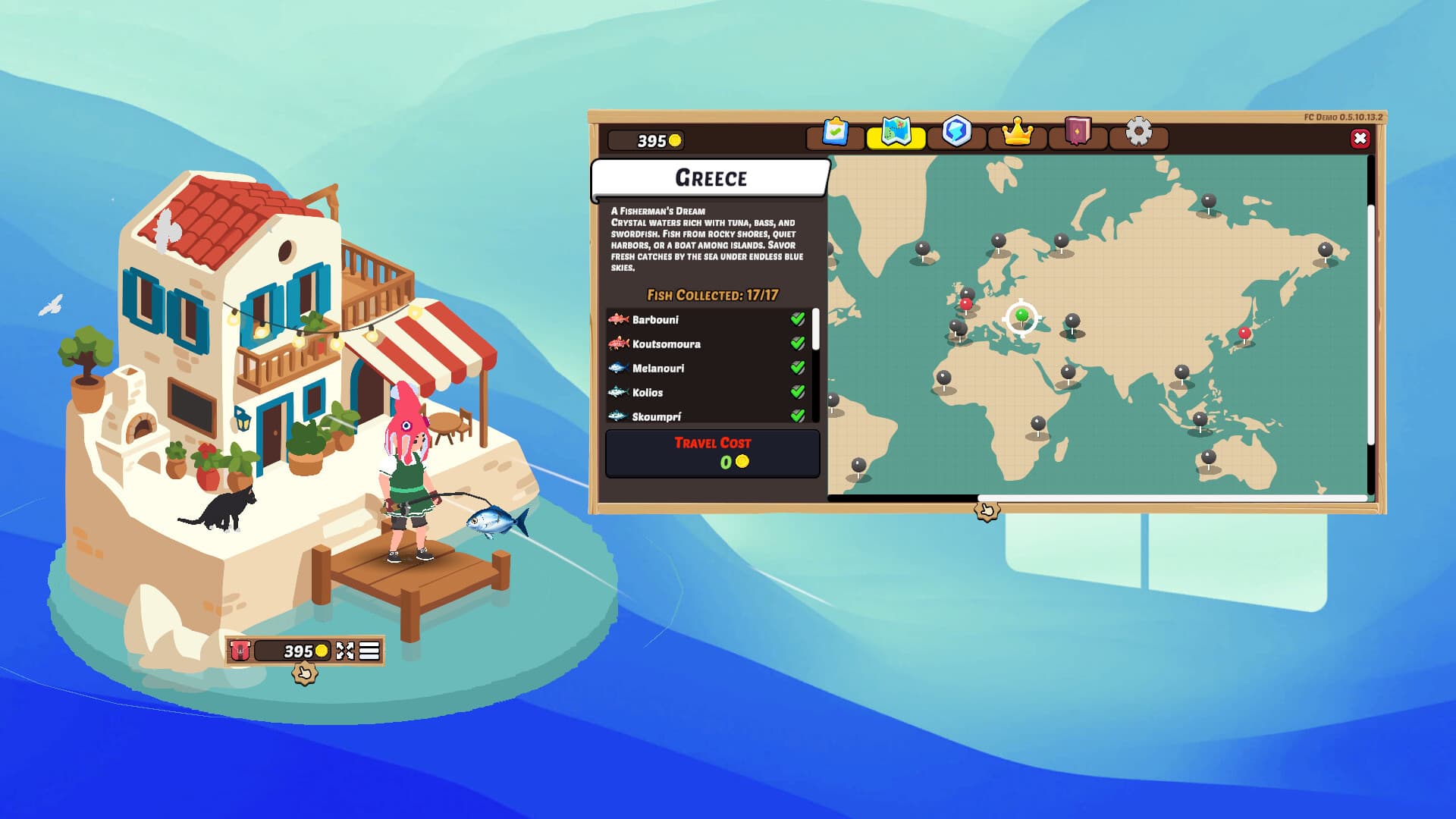Open the blue gem crystal panel

click(957, 133)
